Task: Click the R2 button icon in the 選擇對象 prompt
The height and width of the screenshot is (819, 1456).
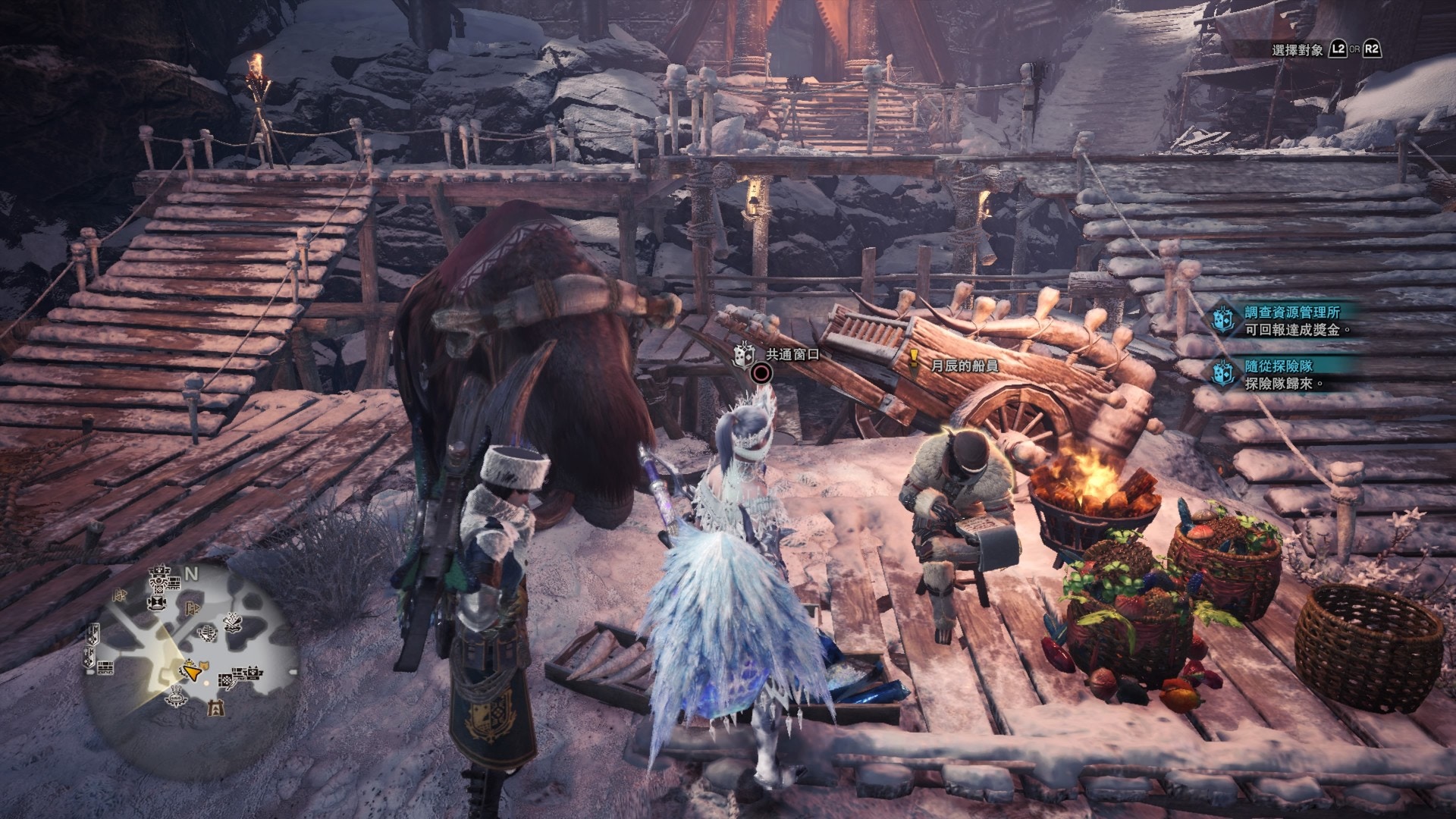Action: pos(1373,49)
